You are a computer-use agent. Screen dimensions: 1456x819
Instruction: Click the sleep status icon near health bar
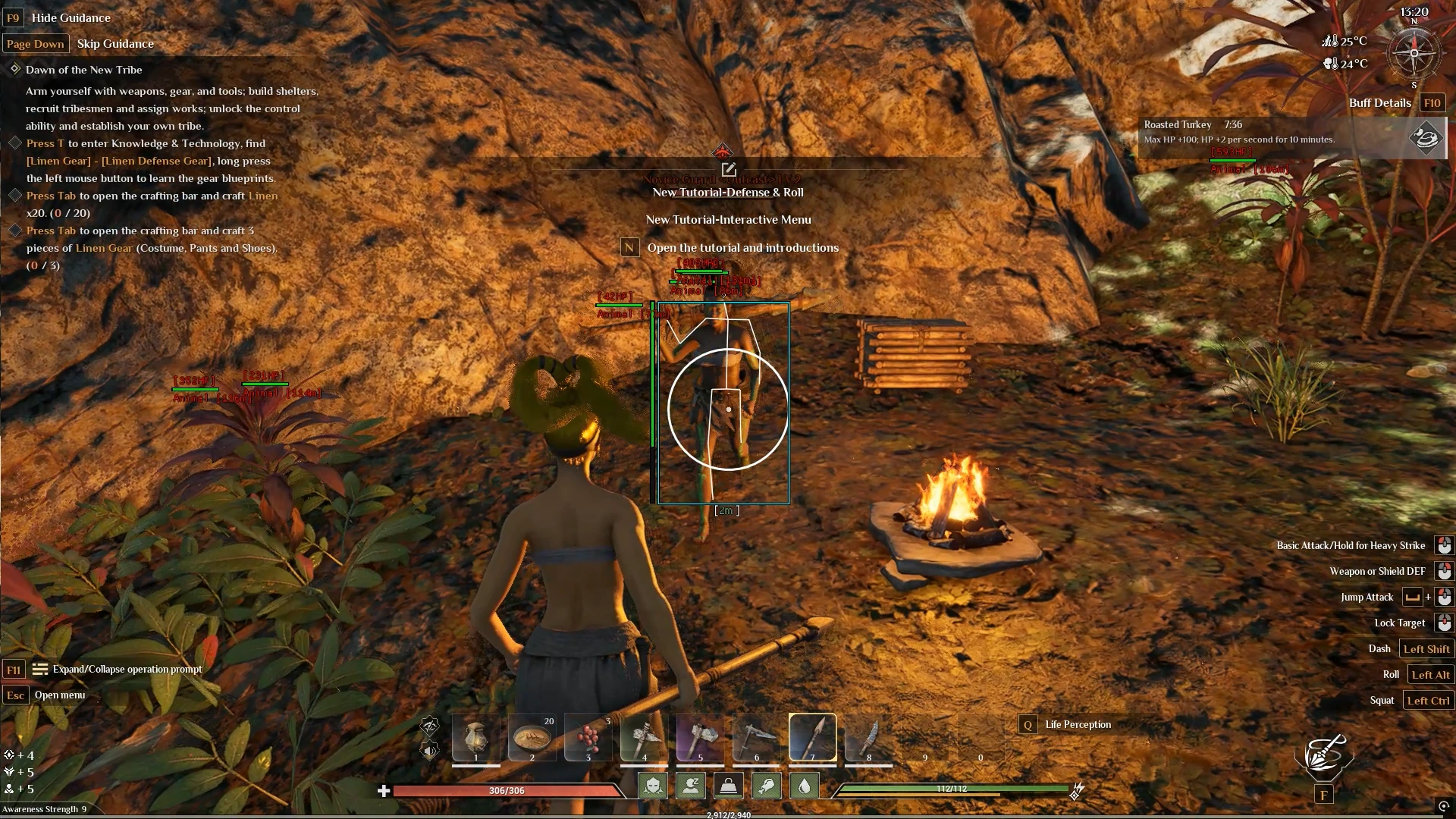691,786
